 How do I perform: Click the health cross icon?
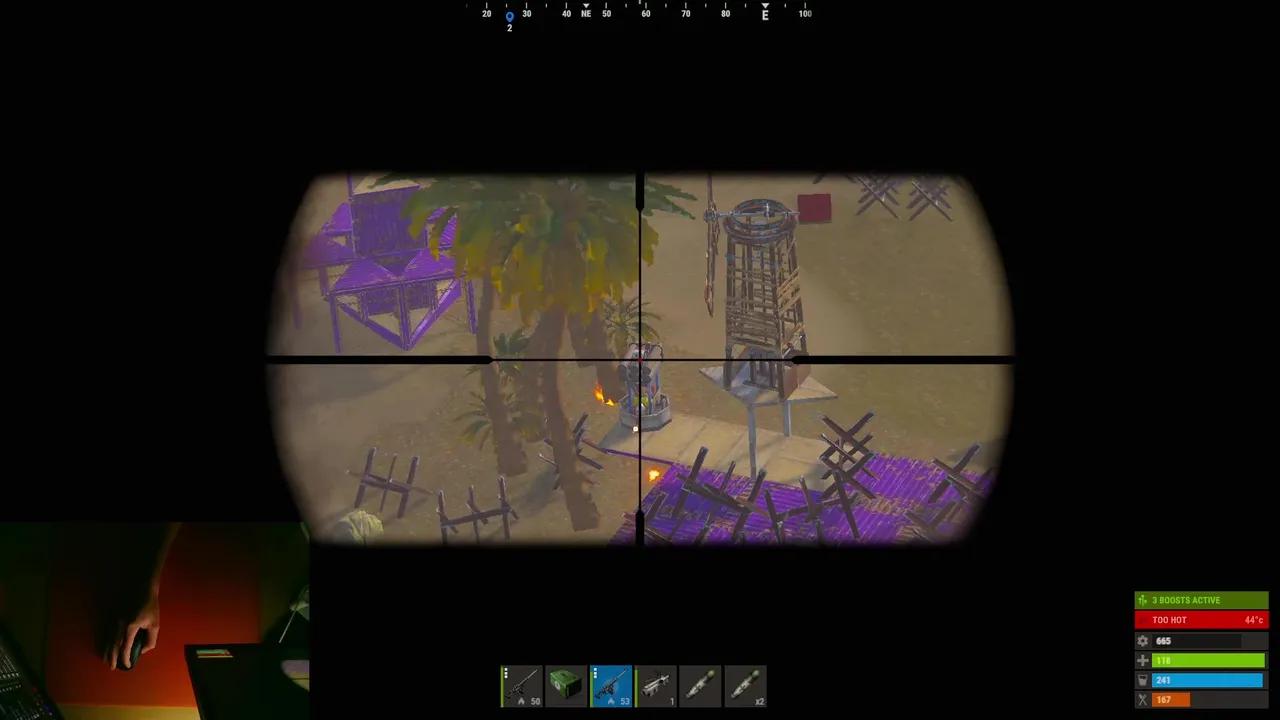[1142, 660]
